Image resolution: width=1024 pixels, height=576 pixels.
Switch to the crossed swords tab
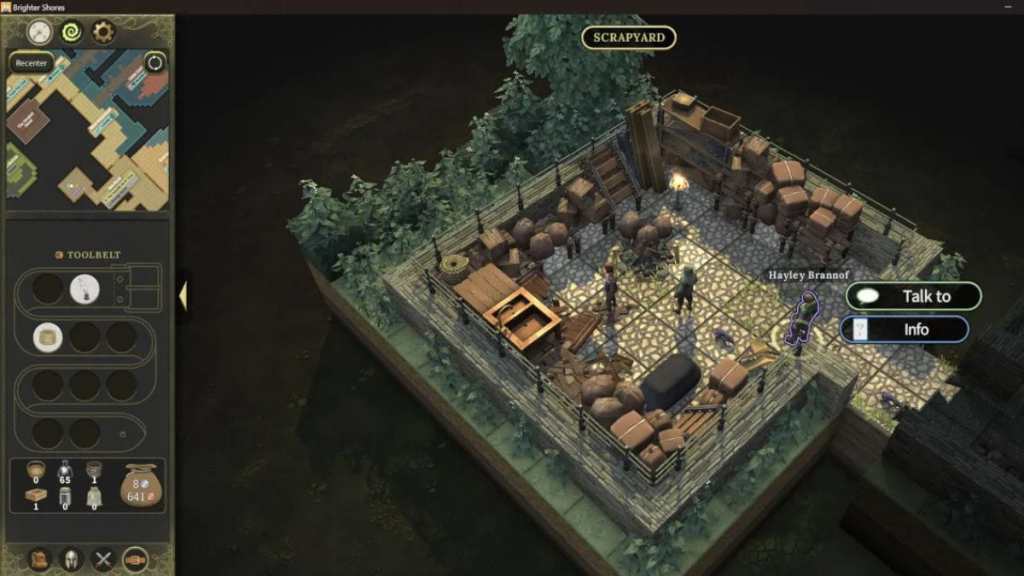[x=104, y=559]
